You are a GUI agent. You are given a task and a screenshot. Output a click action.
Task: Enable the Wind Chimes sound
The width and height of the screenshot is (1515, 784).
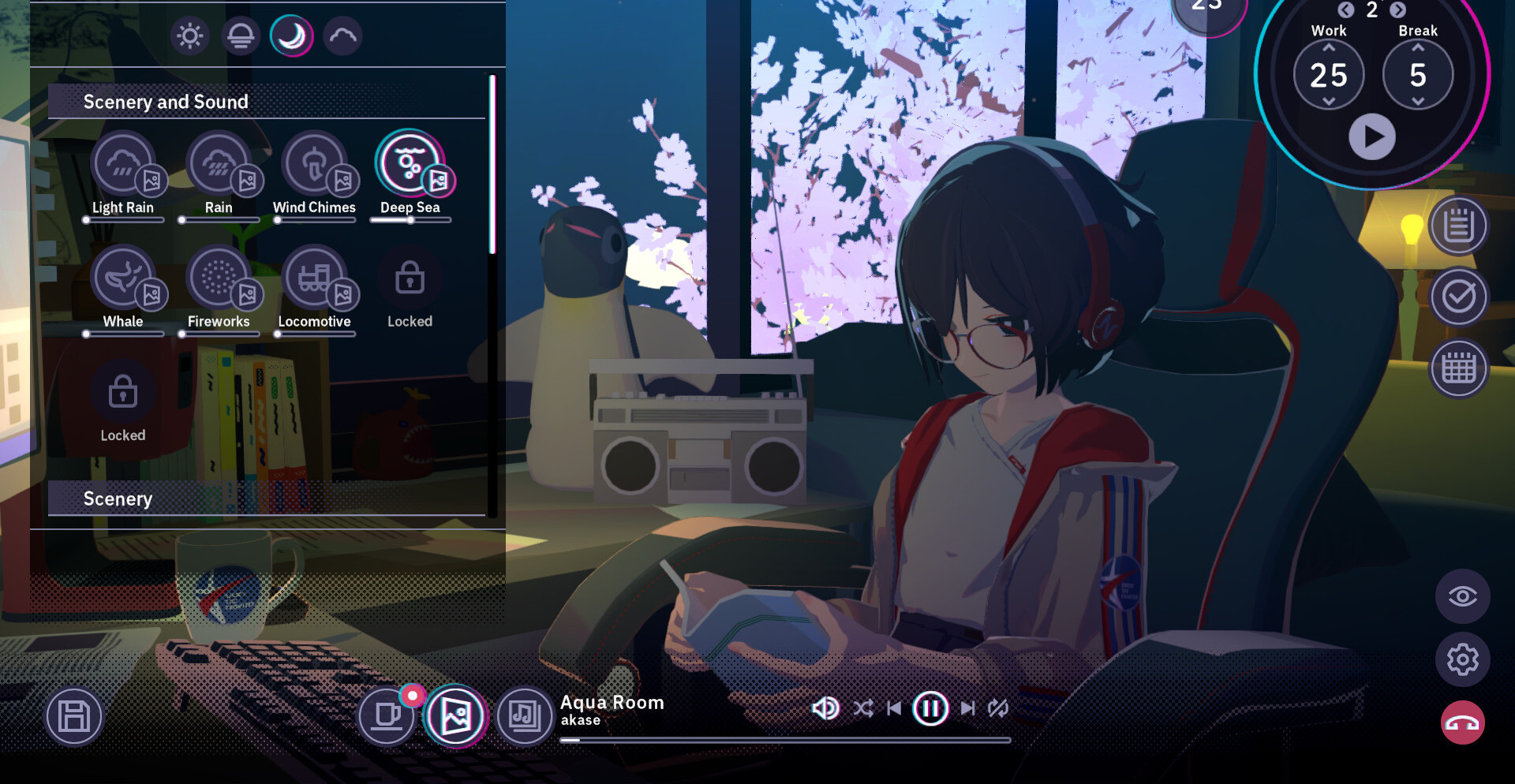tap(314, 164)
